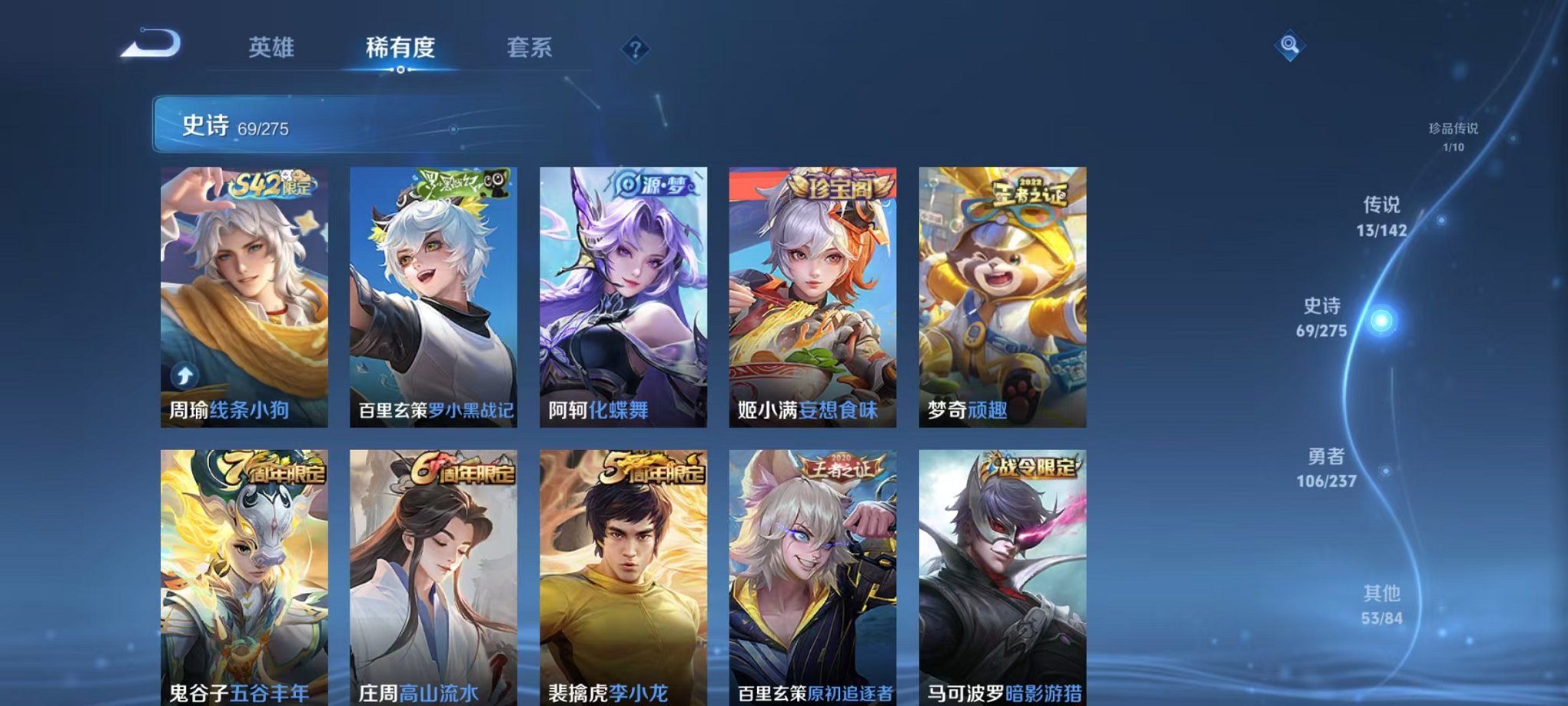Screen dimensions: 1568x706
Task: Open the help question mark icon
Action: [x=634, y=49]
